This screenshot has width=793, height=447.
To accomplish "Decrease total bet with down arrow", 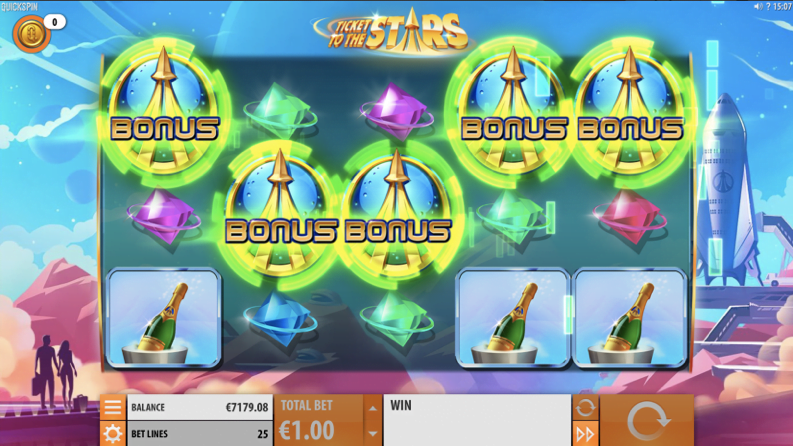I will click(372, 433).
